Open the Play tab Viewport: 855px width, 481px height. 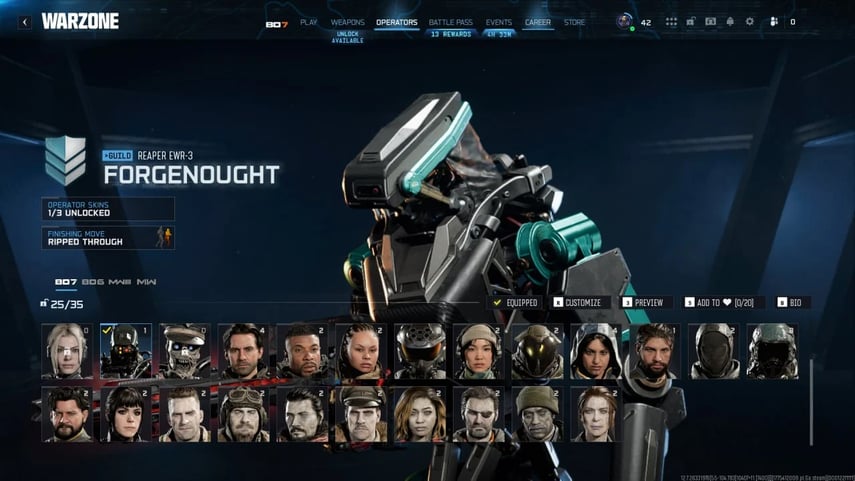click(308, 22)
